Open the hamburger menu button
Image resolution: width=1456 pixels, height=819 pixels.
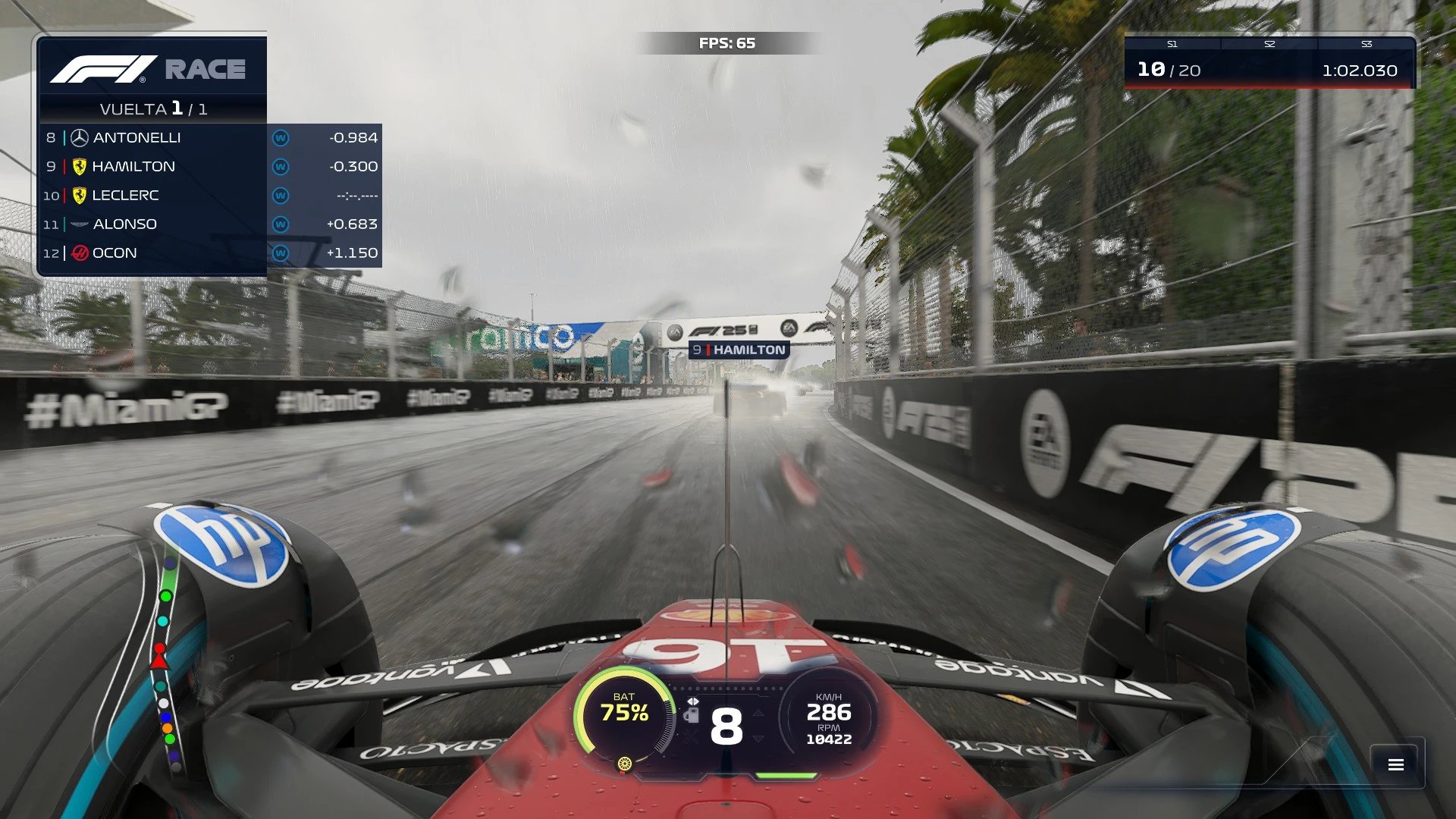pyautogui.click(x=1396, y=764)
